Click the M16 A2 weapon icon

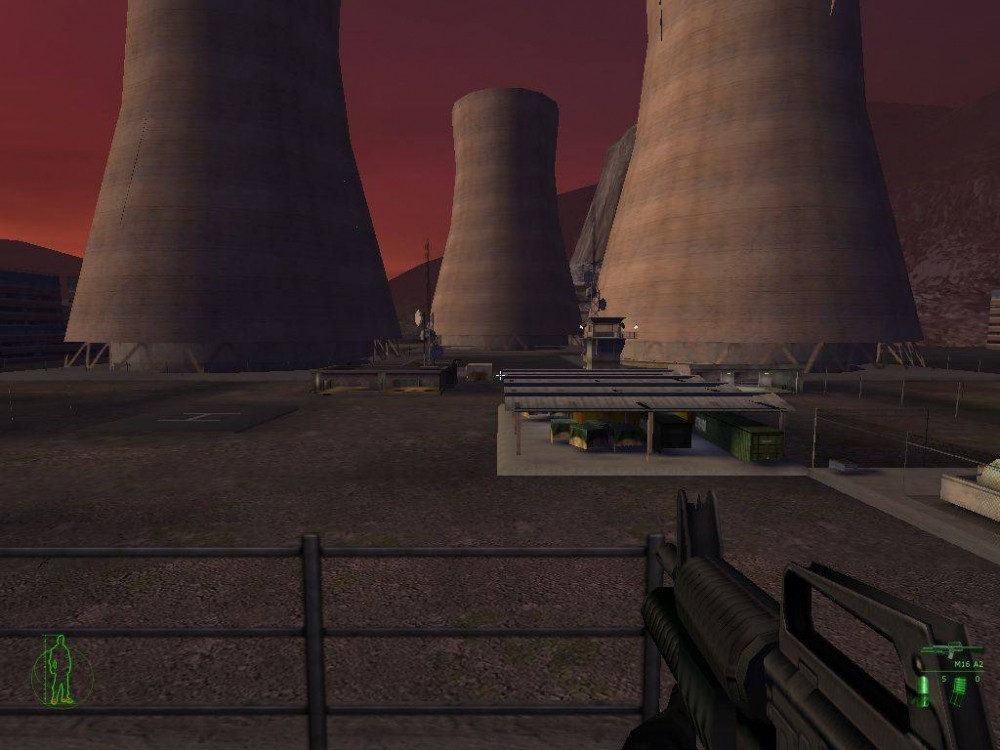[x=951, y=650]
